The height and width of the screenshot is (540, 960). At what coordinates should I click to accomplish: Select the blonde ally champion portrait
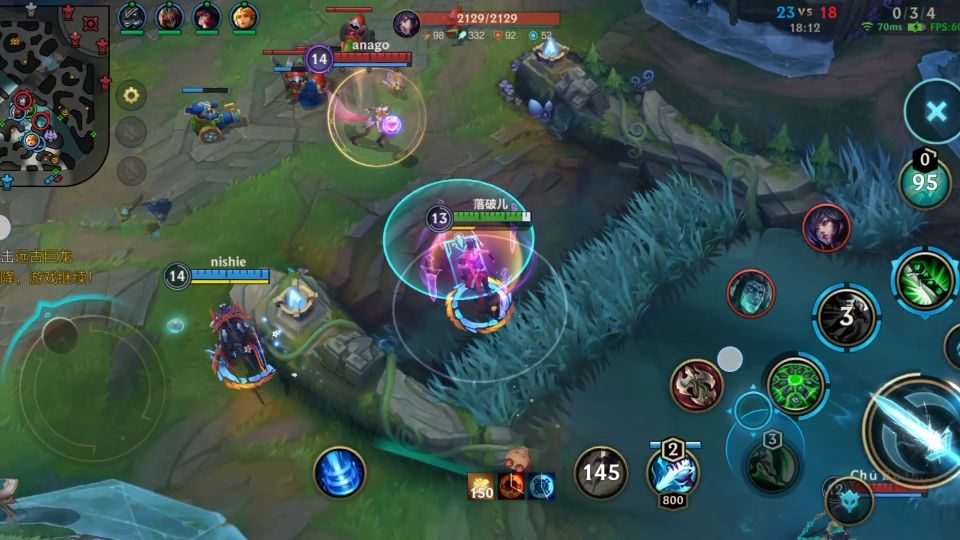click(x=244, y=17)
